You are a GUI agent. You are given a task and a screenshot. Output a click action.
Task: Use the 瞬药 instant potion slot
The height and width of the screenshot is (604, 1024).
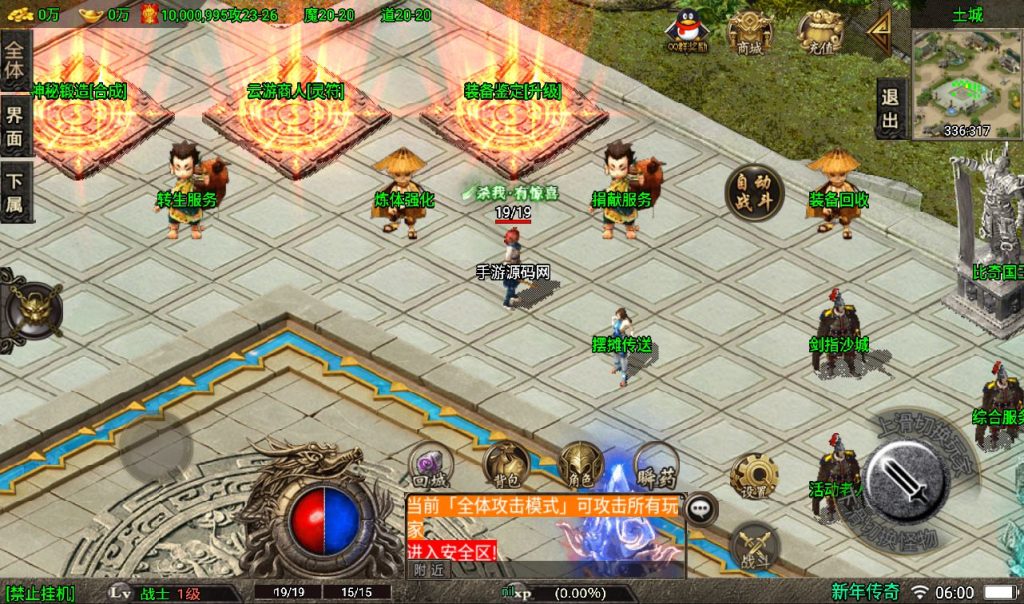coord(656,463)
